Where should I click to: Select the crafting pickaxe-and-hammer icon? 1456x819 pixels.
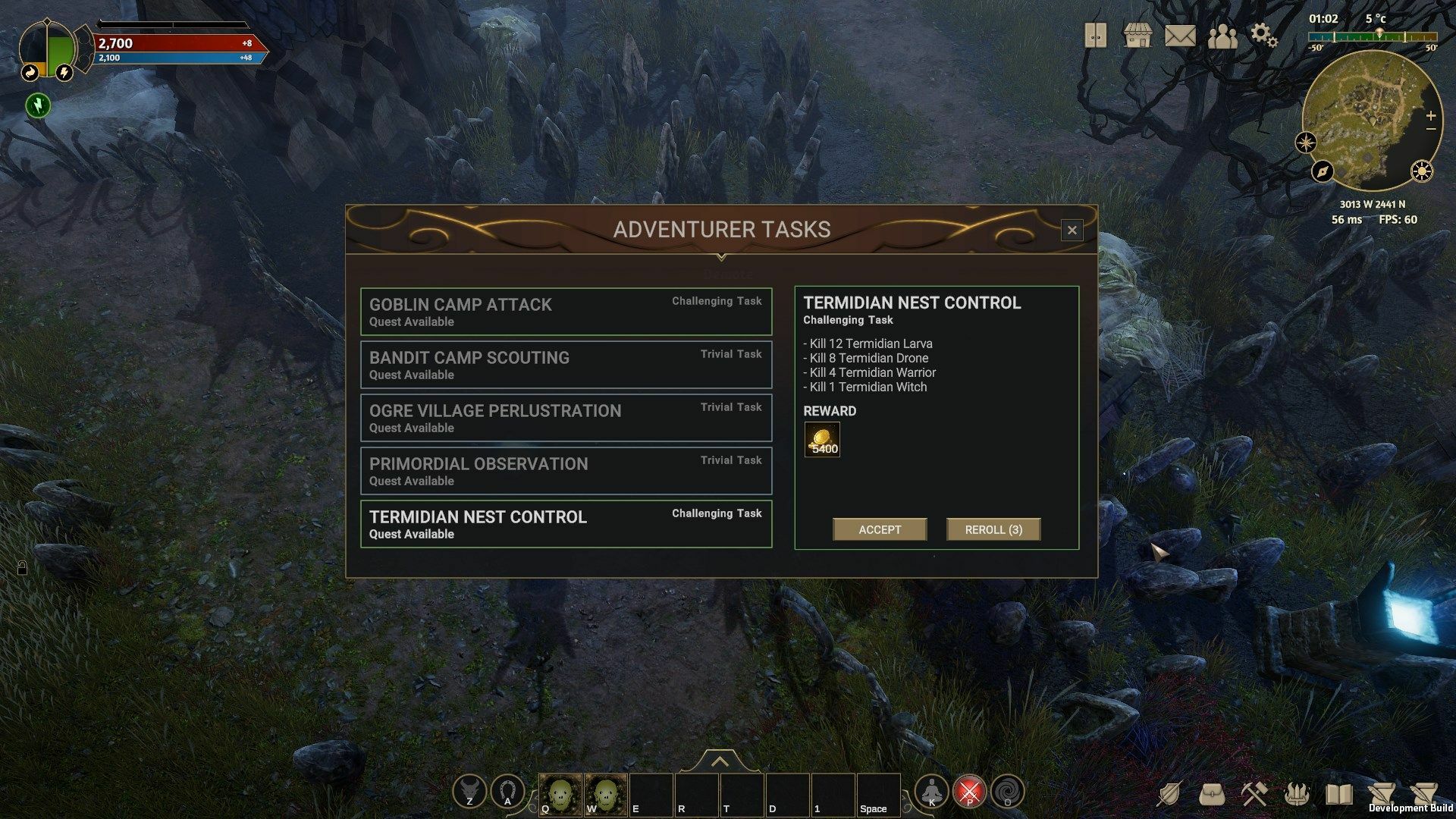click(x=1254, y=792)
